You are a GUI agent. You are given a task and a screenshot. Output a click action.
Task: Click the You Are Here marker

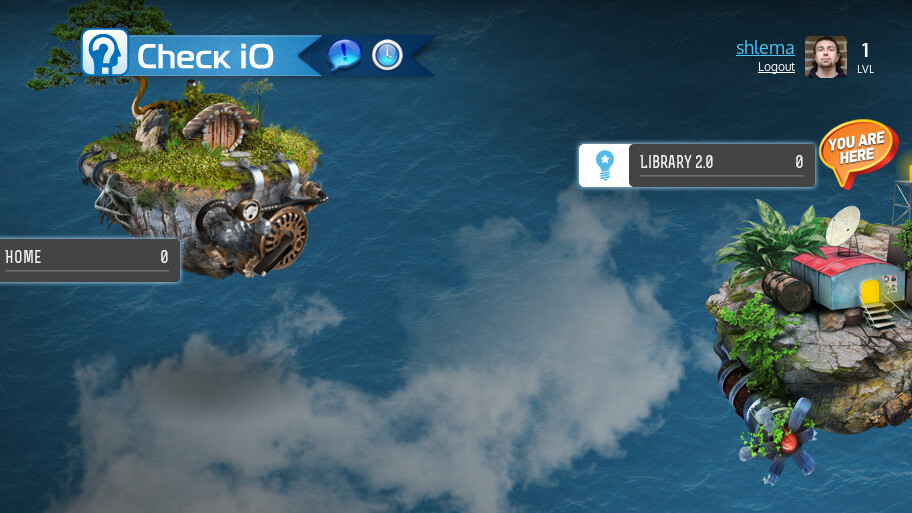tap(856, 153)
